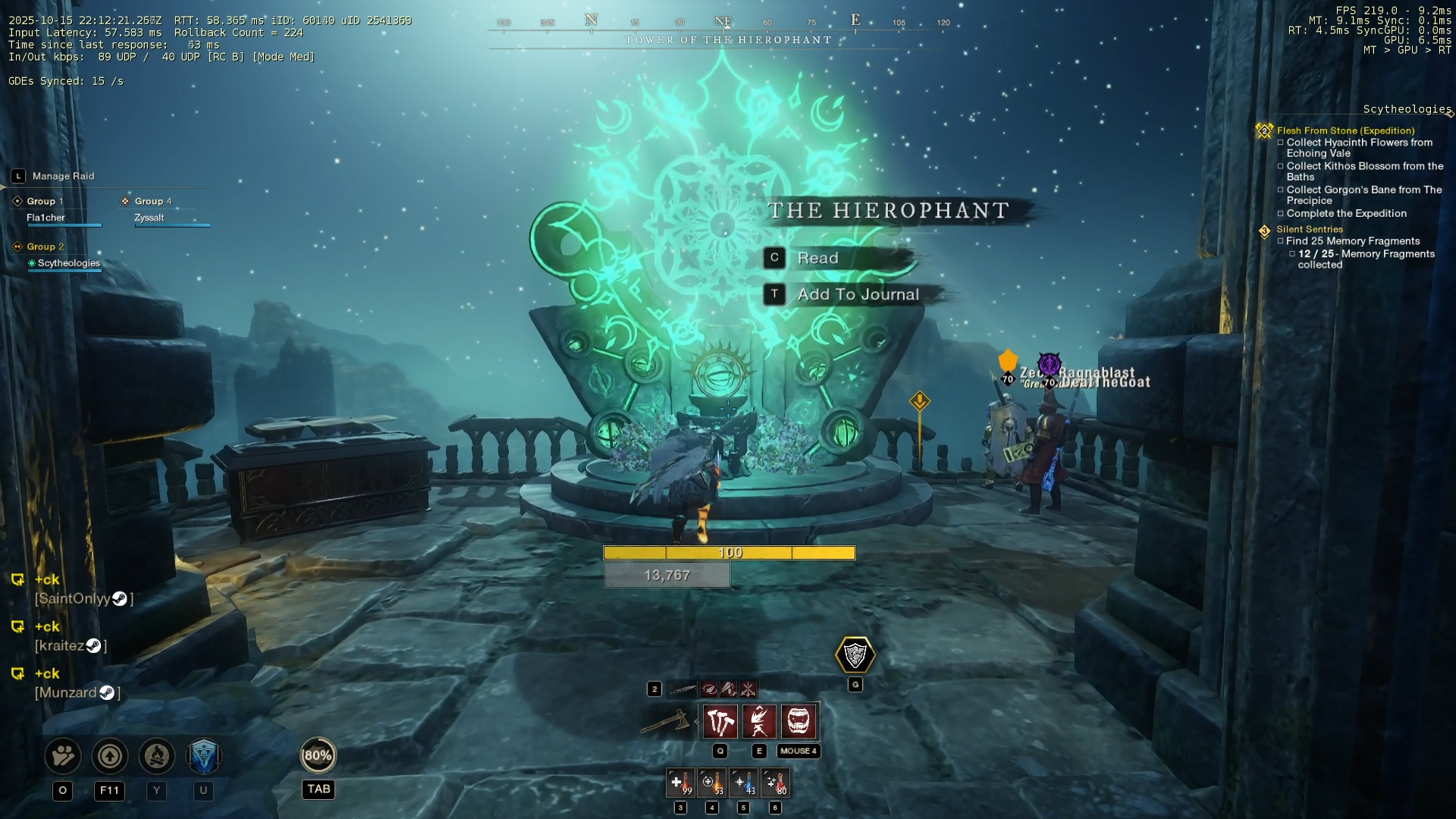Use the red potion with 80 count
Image resolution: width=1456 pixels, height=819 pixels.
point(775,783)
